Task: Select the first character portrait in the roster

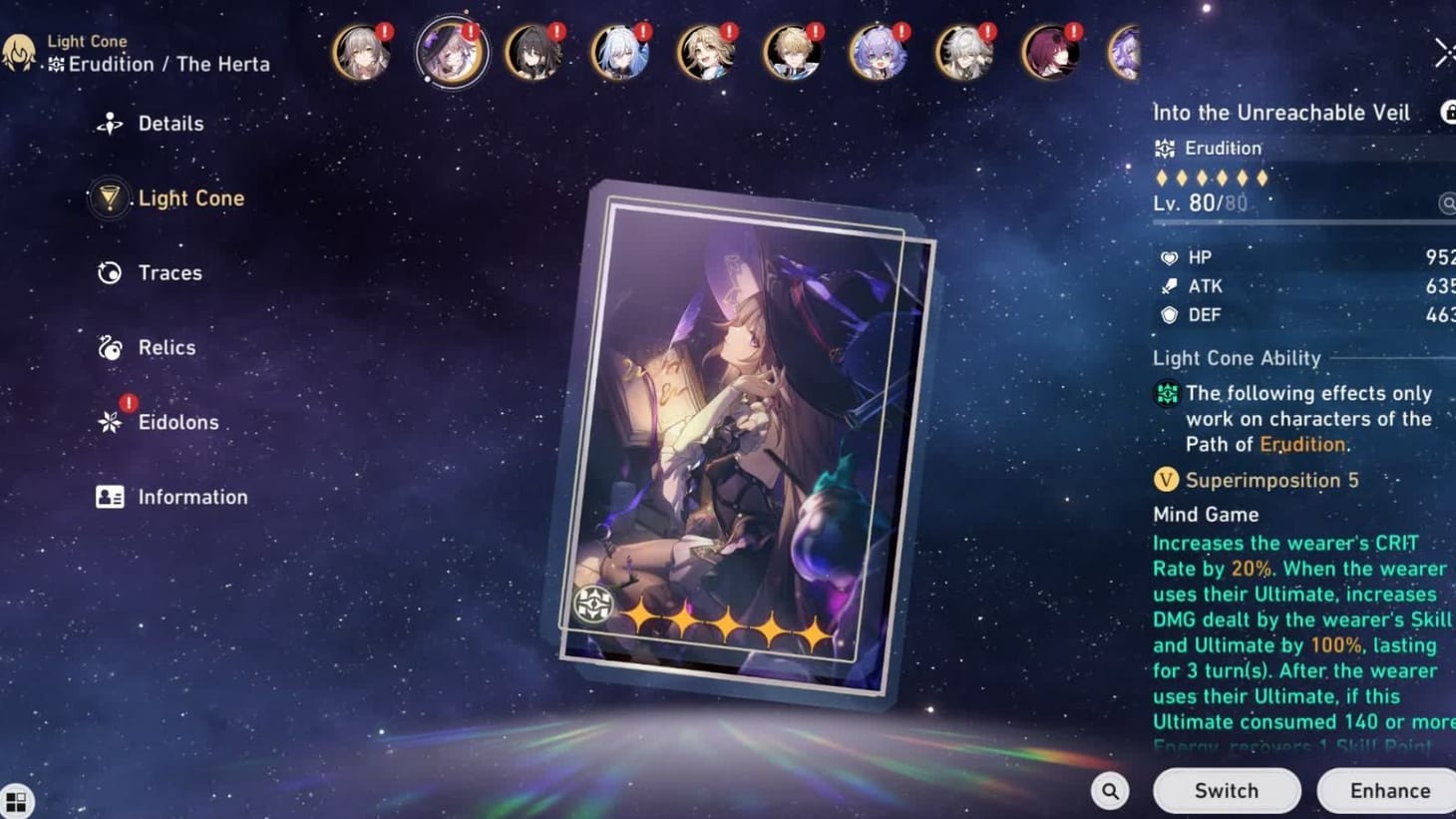Action: coord(361,53)
